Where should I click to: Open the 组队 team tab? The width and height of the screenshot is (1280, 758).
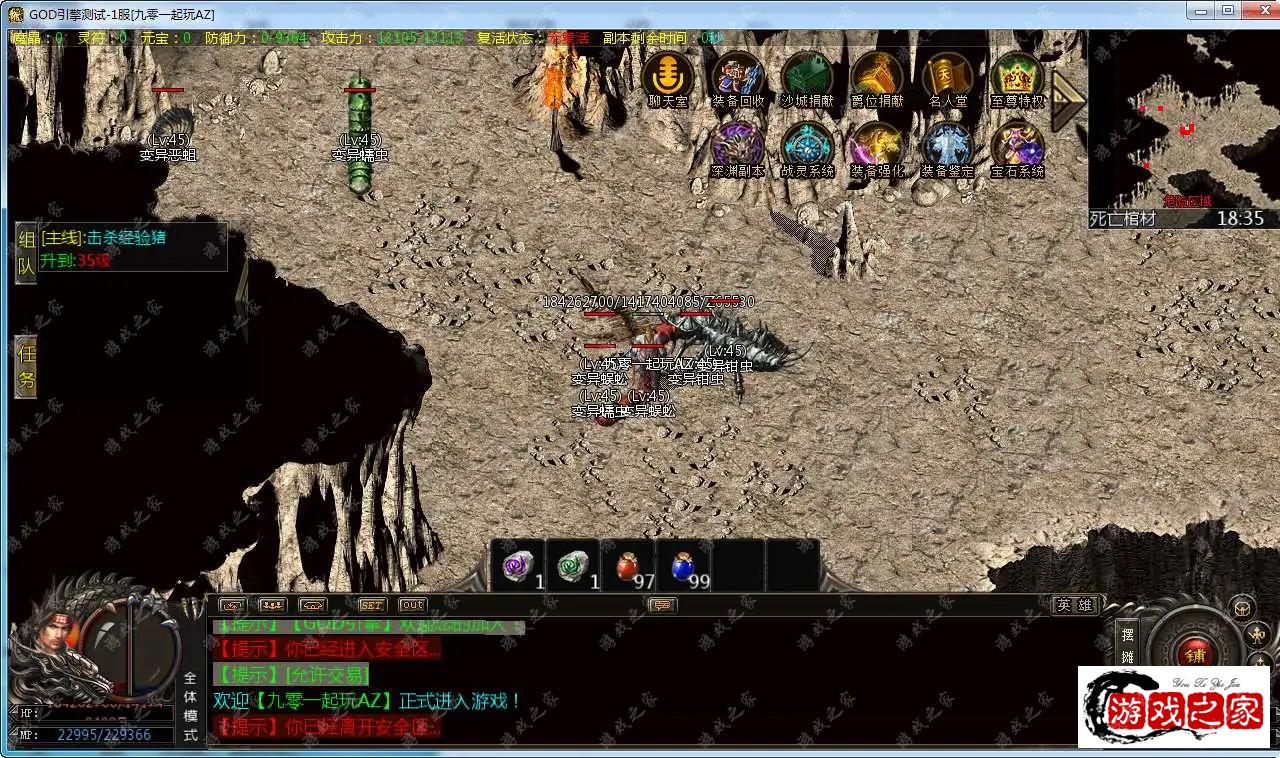pyautogui.click(x=26, y=253)
